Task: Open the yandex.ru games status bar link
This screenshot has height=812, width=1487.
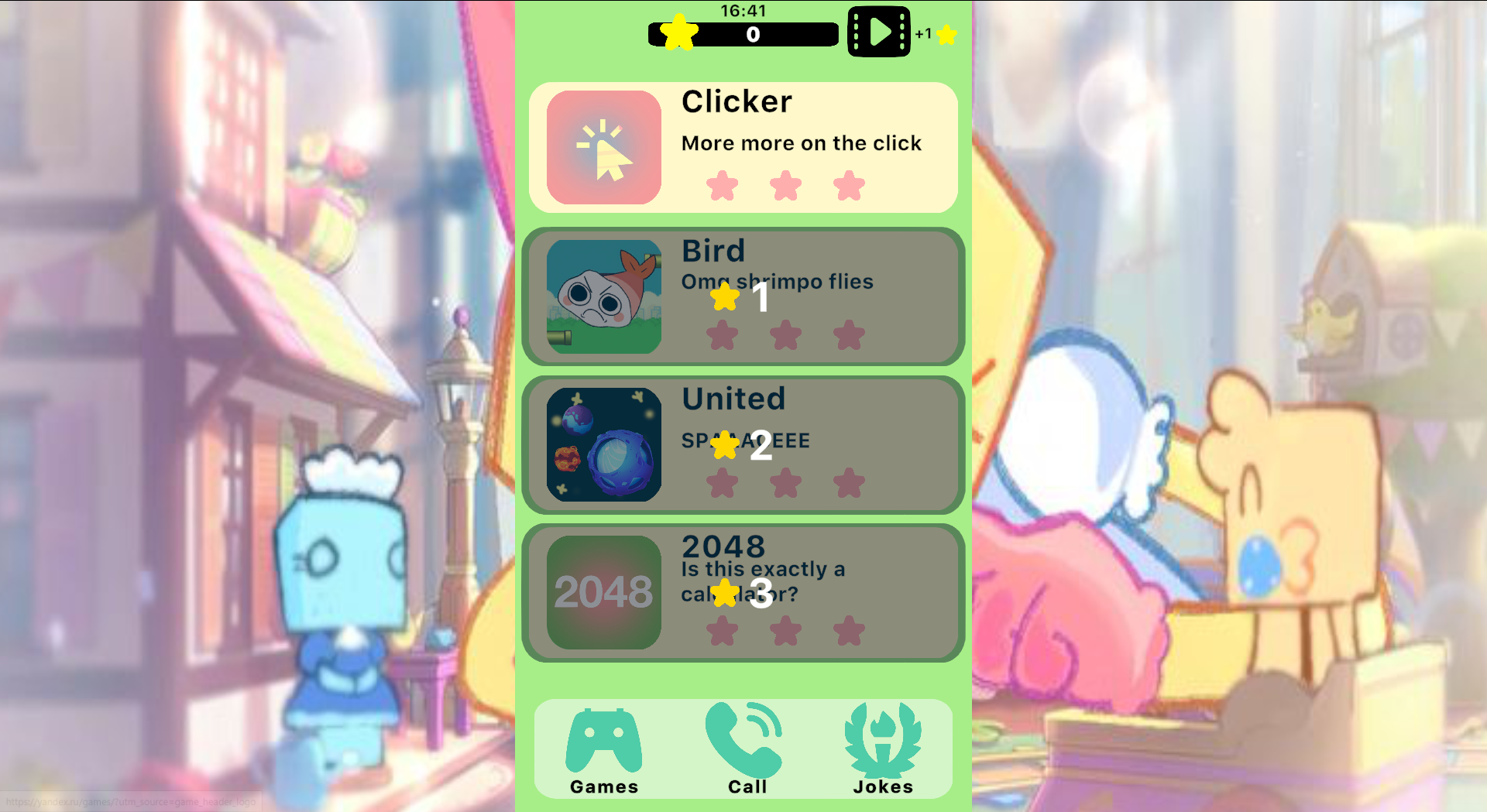Action: pyautogui.click(x=128, y=802)
